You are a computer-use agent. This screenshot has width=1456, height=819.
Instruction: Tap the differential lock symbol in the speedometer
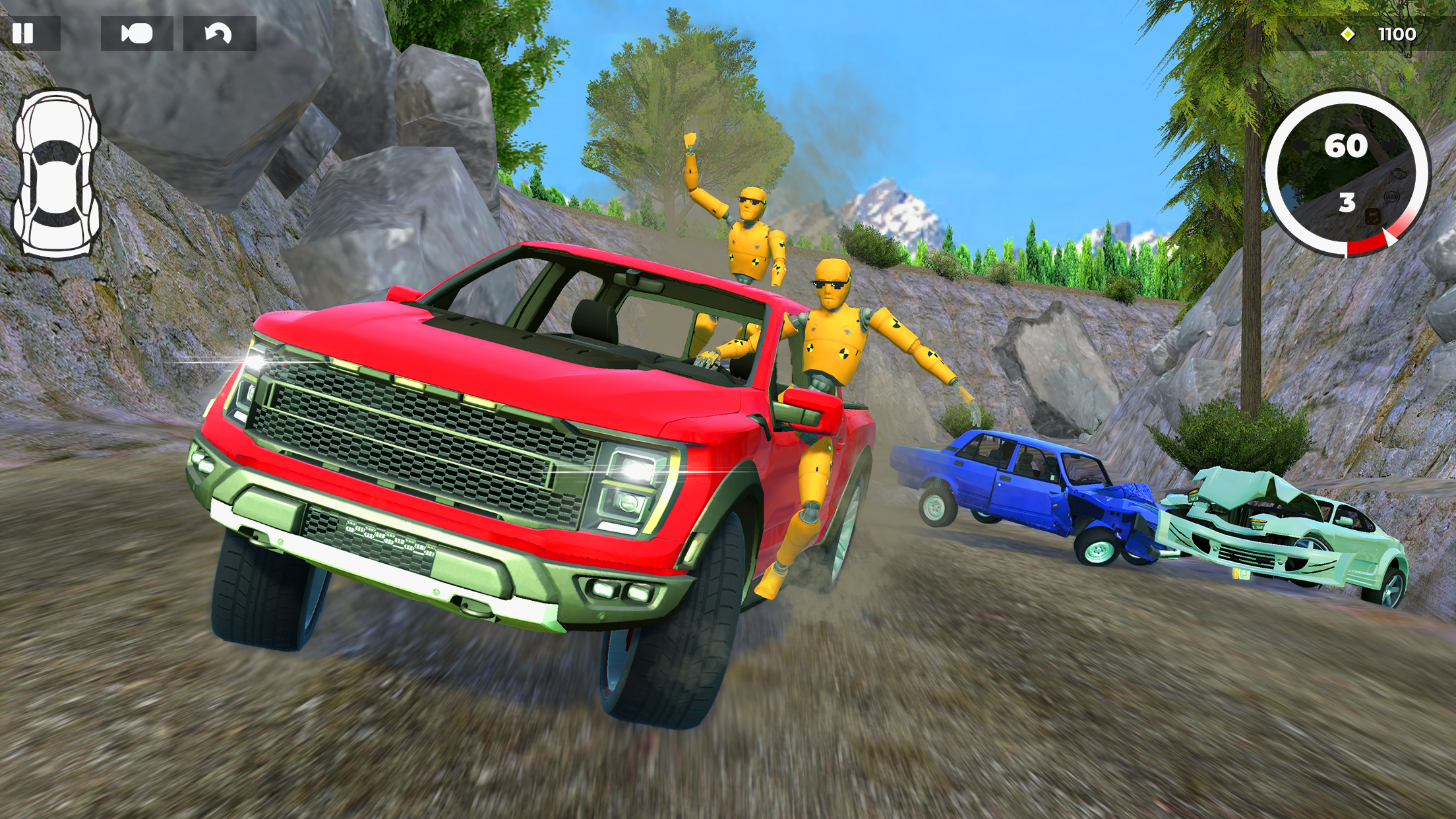1372,216
